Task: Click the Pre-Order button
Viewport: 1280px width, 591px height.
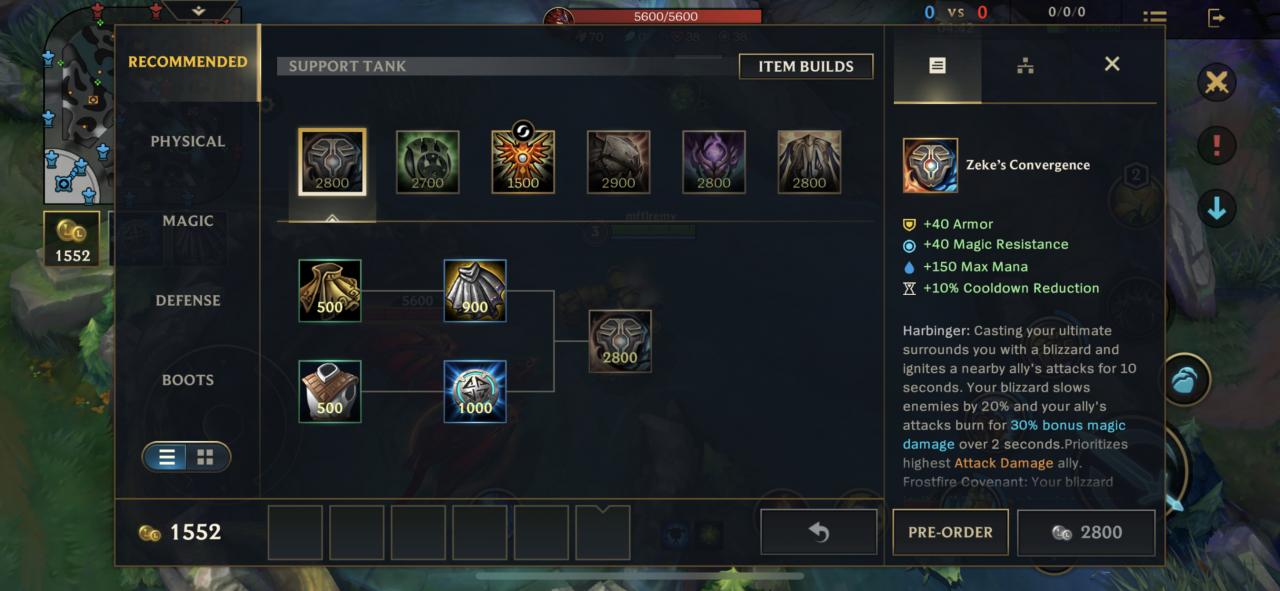Action: pyautogui.click(x=950, y=532)
